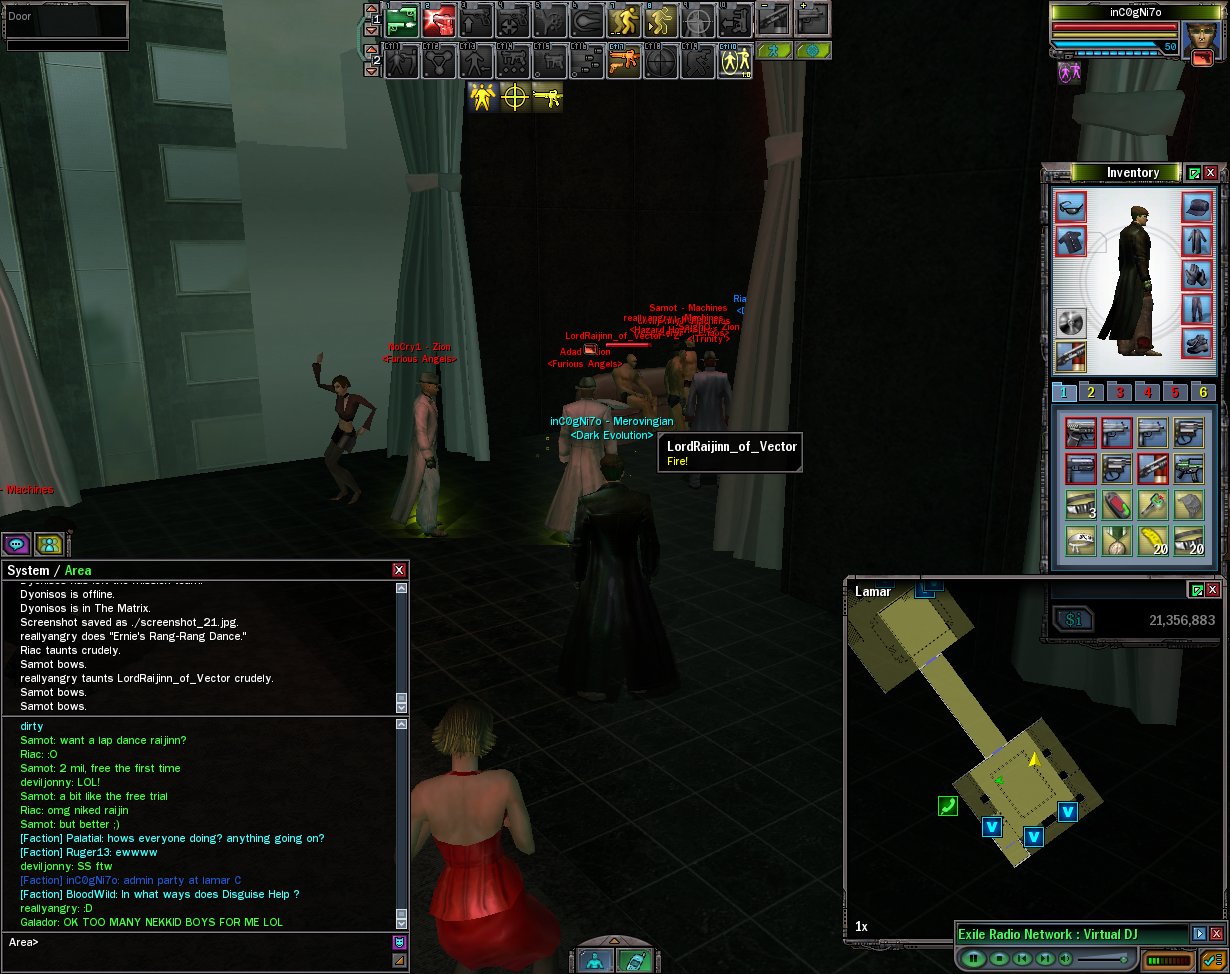Image resolution: width=1230 pixels, height=974 pixels.
Task: Activate the green pistols ability in hotbar slot 1
Action: (x=401, y=20)
